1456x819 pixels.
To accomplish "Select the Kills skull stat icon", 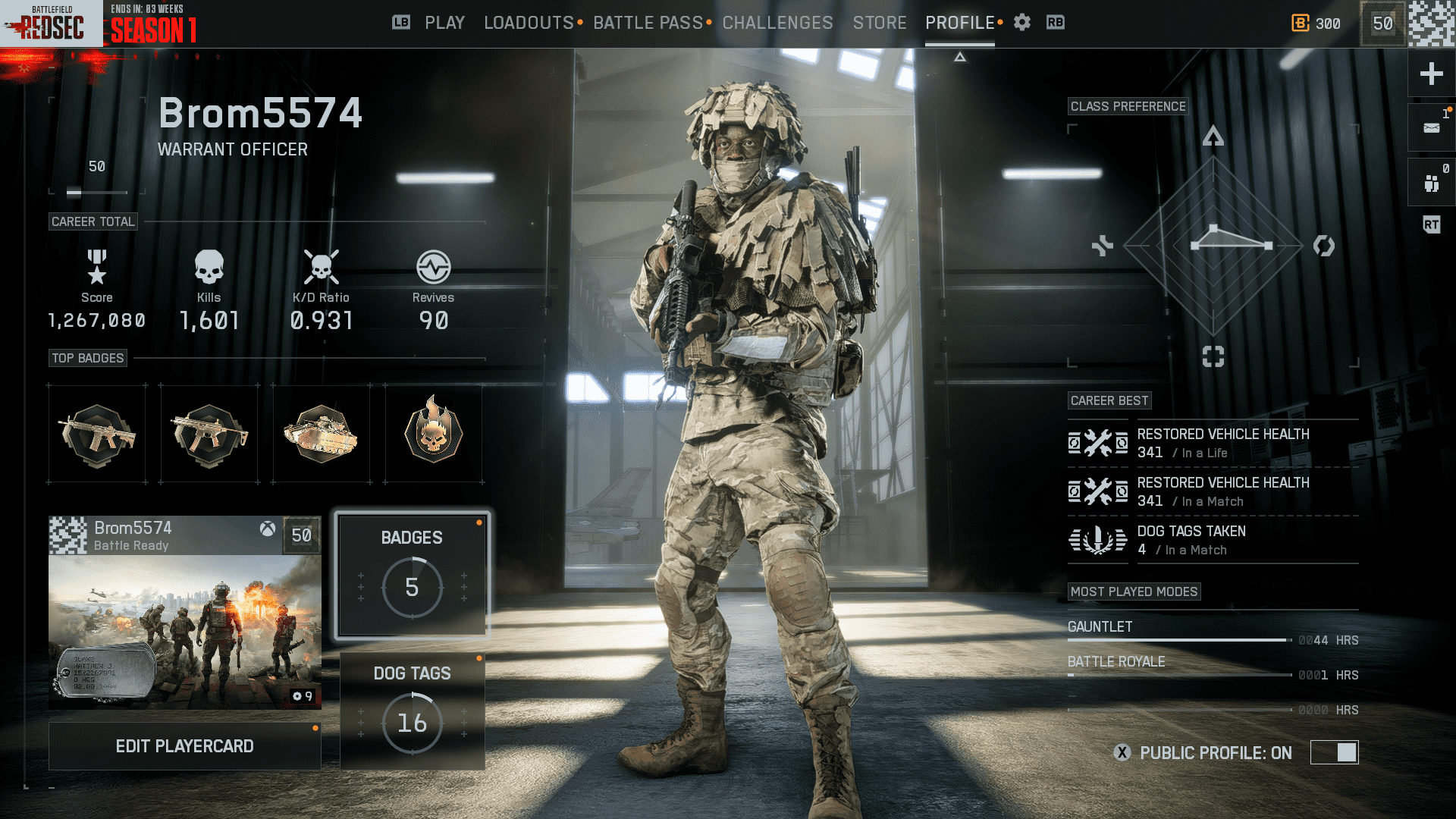I will point(209,265).
